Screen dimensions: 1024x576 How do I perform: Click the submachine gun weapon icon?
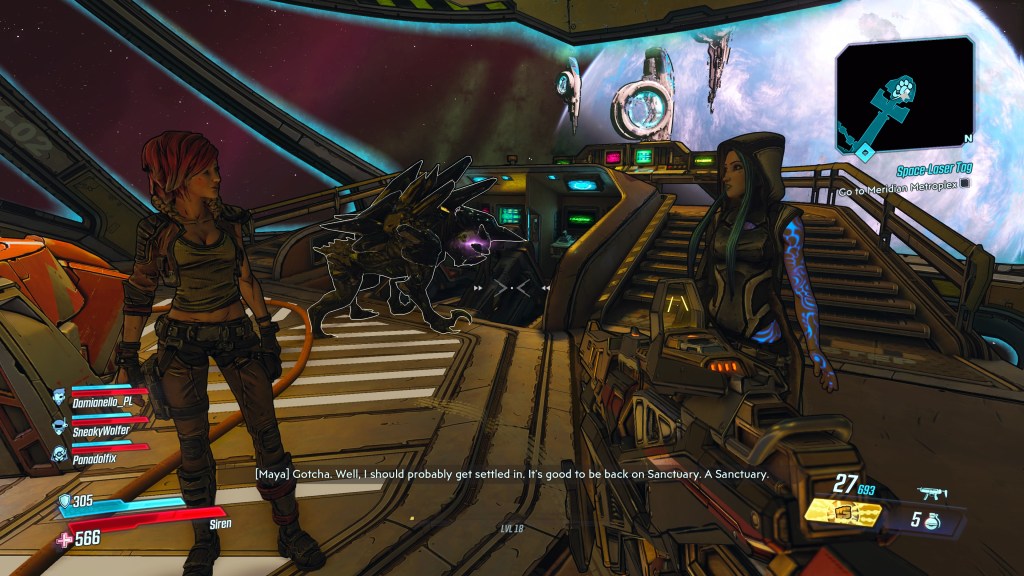(x=932, y=494)
